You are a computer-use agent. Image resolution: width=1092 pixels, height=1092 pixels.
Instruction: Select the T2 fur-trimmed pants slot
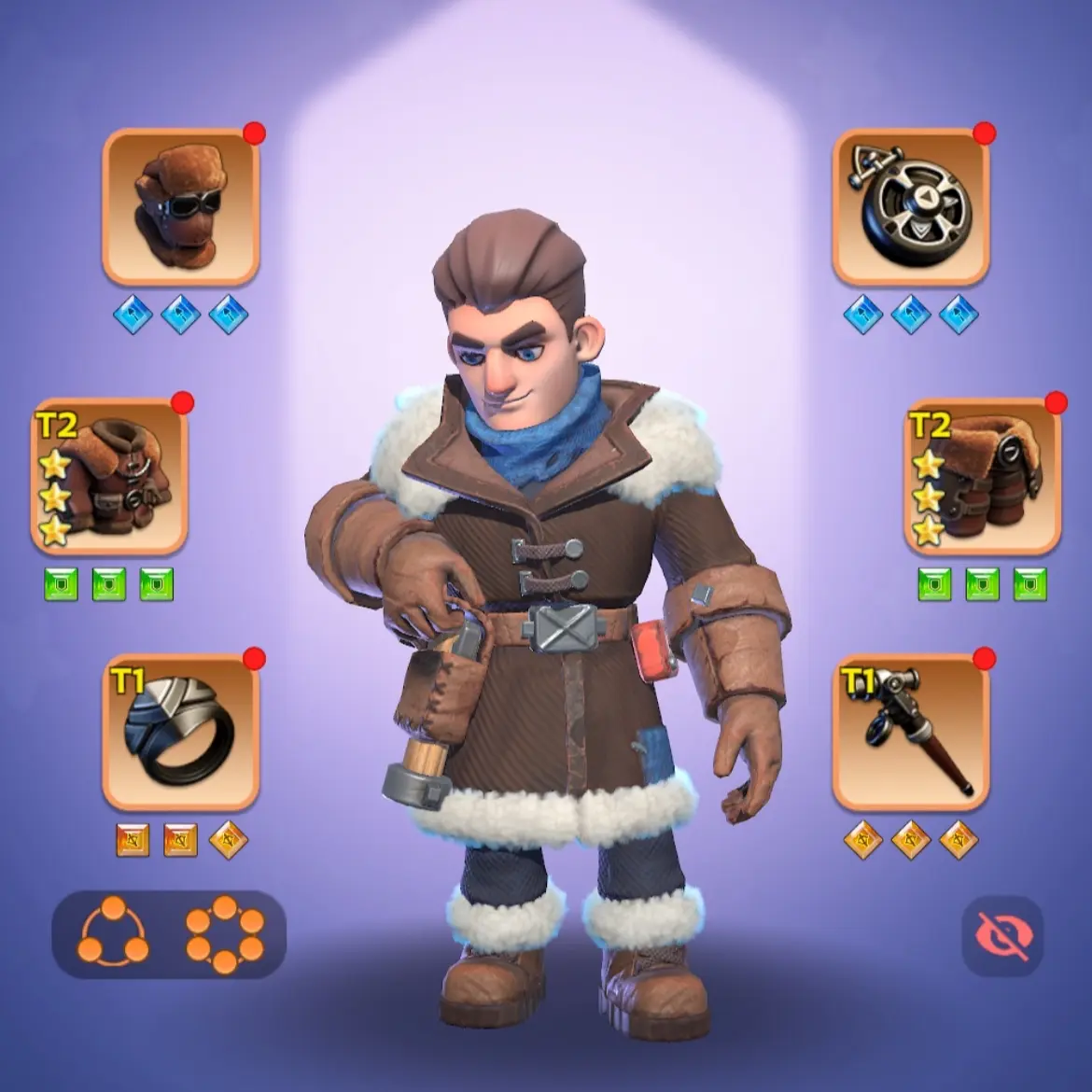pos(982,477)
